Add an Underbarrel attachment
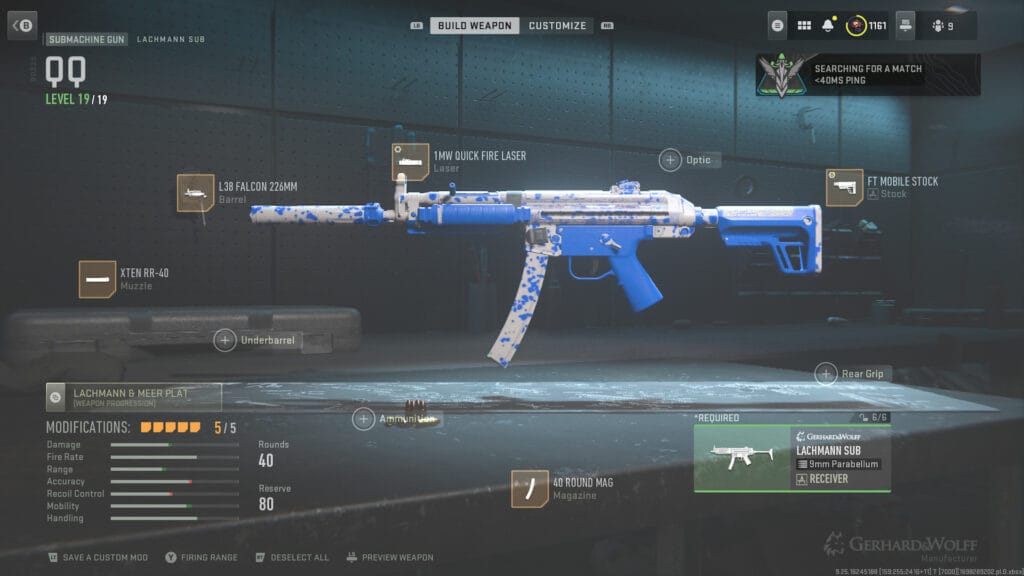The image size is (1024, 576). pyautogui.click(x=225, y=340)
